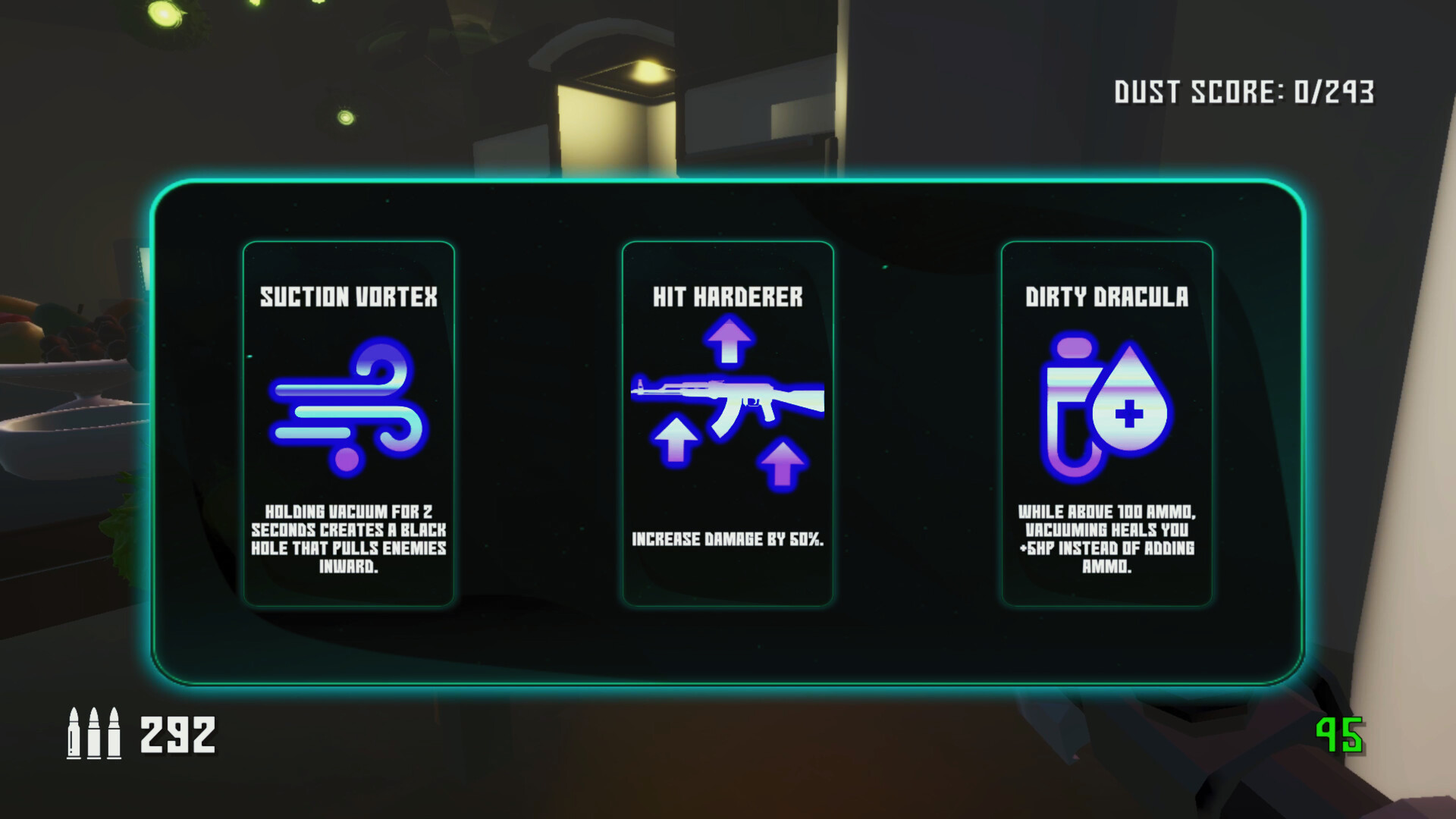Pick the Dirty Dracula healing card
This screenshot has width=1456, height=819.
[x=1106, y=423]
